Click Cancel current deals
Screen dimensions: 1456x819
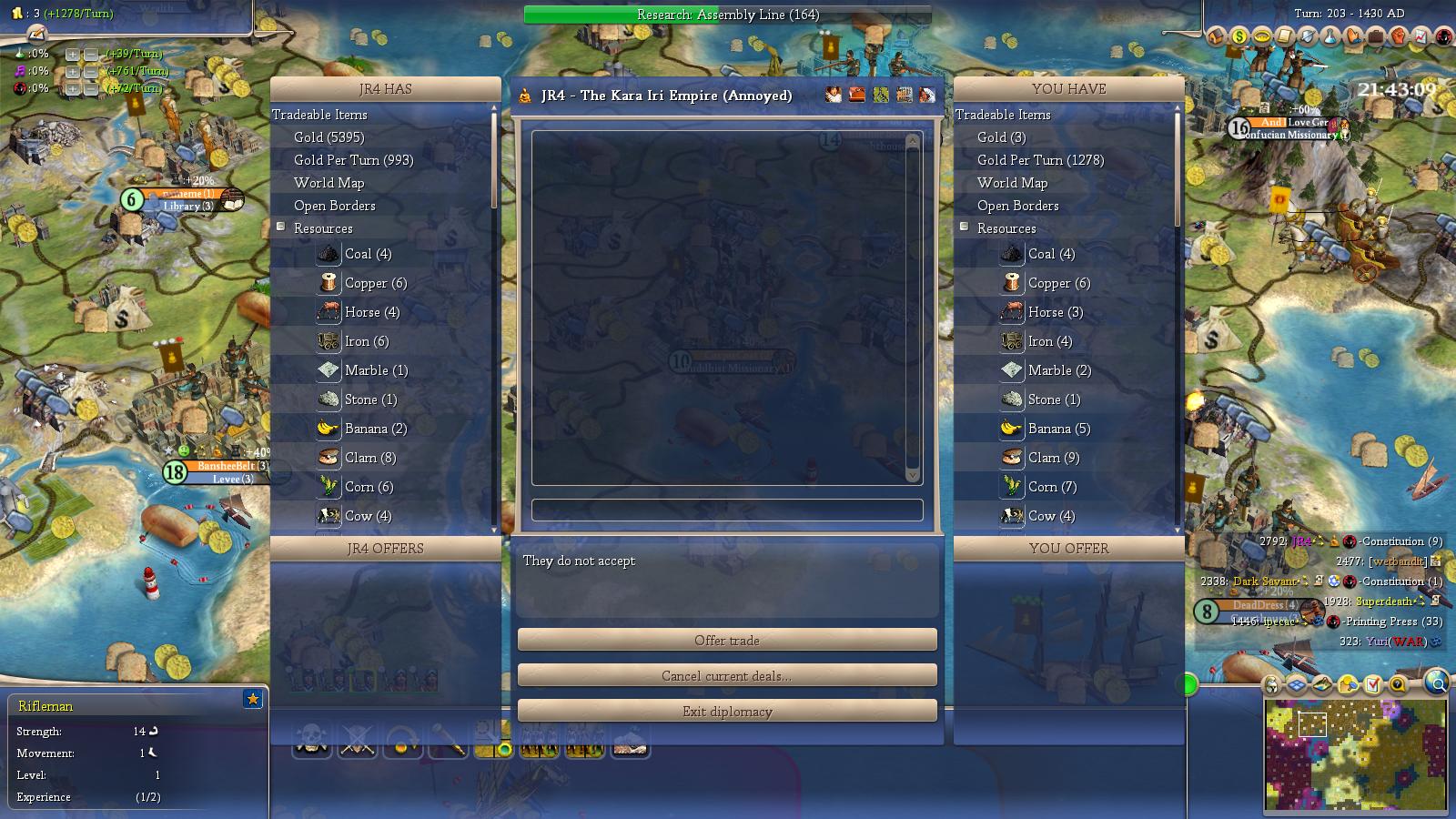pos(725,675)
